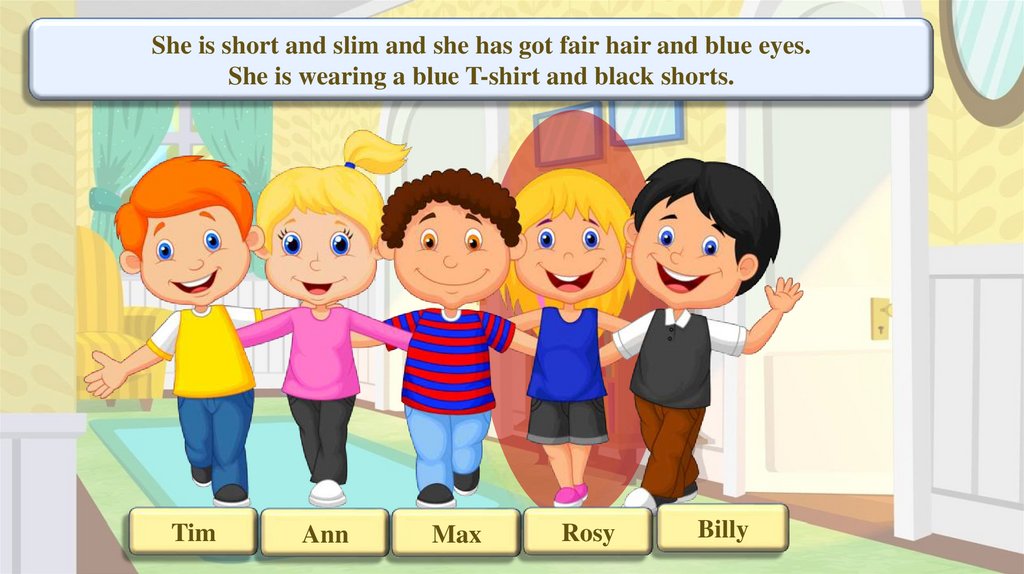Choose the Tim name button

tap(193, 532)
